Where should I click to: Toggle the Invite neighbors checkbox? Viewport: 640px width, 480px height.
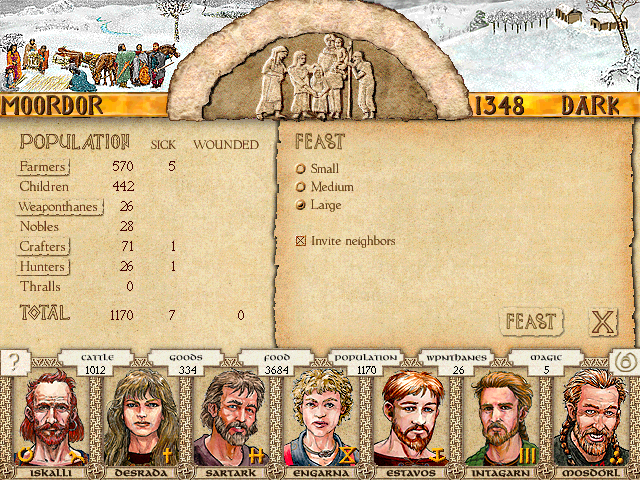300,241
